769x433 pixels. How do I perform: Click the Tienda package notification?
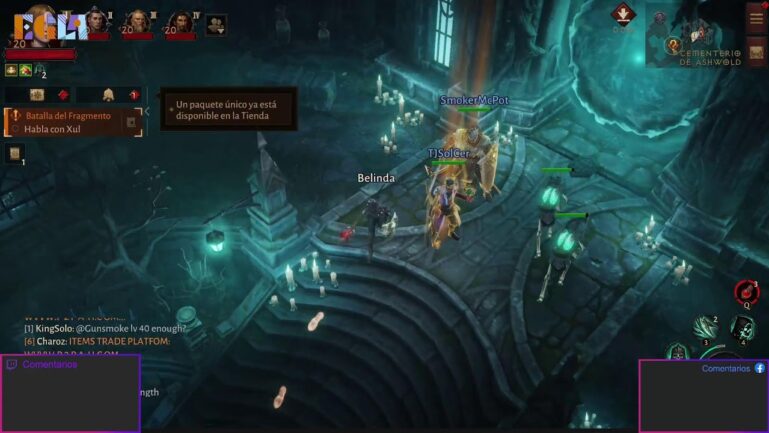coord(228,108)
